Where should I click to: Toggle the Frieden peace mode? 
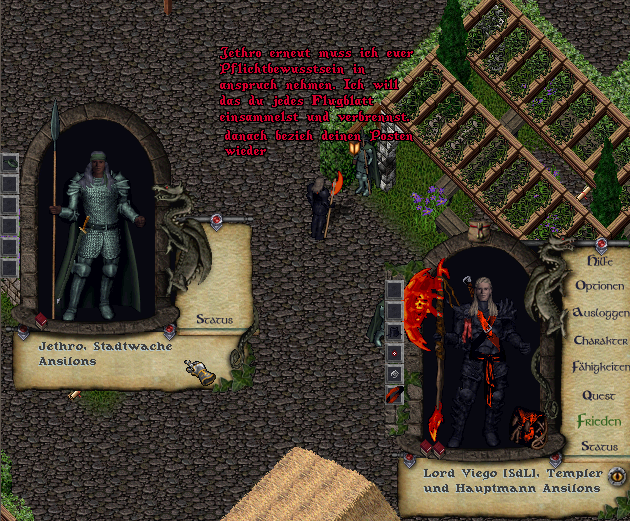click(599, 421)
